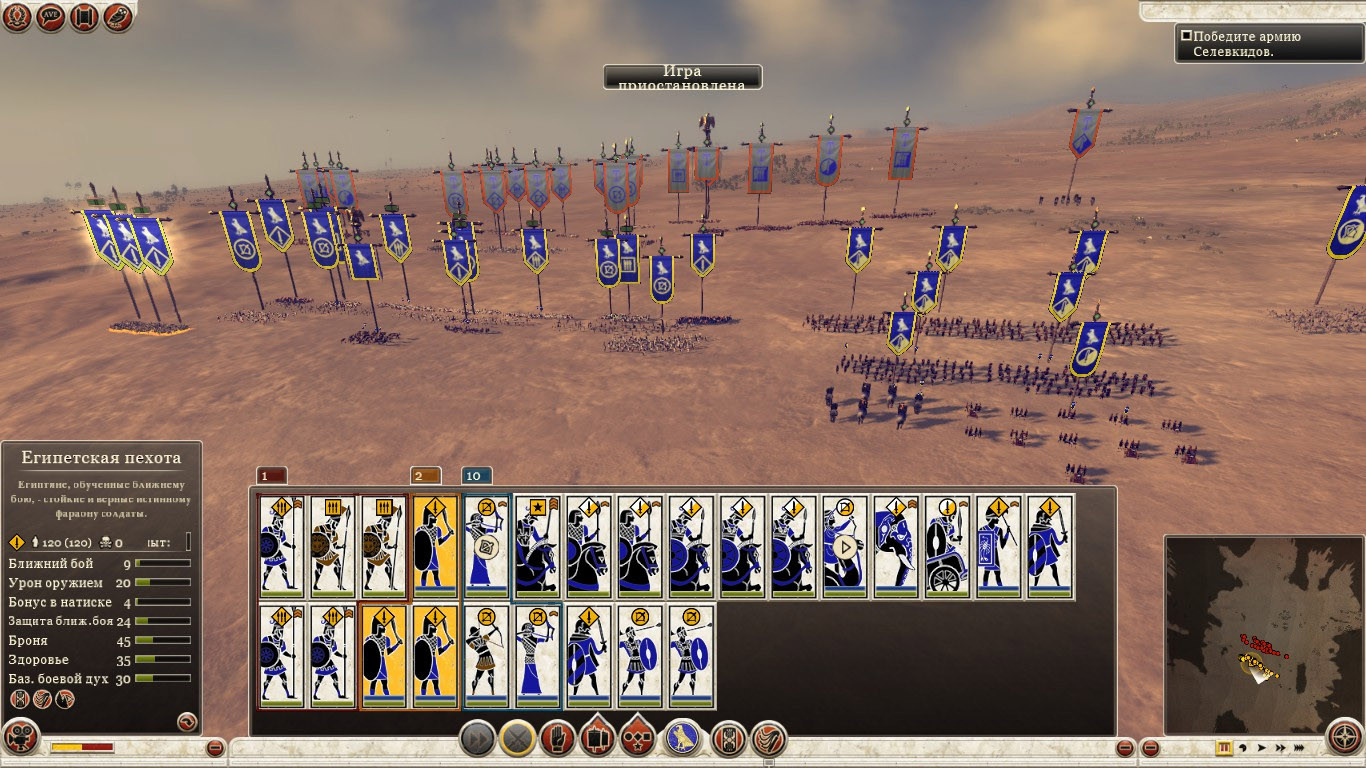This screenshot has width=1366, height=768.
Task: Select control group tab 1
Action: [271, 476]
